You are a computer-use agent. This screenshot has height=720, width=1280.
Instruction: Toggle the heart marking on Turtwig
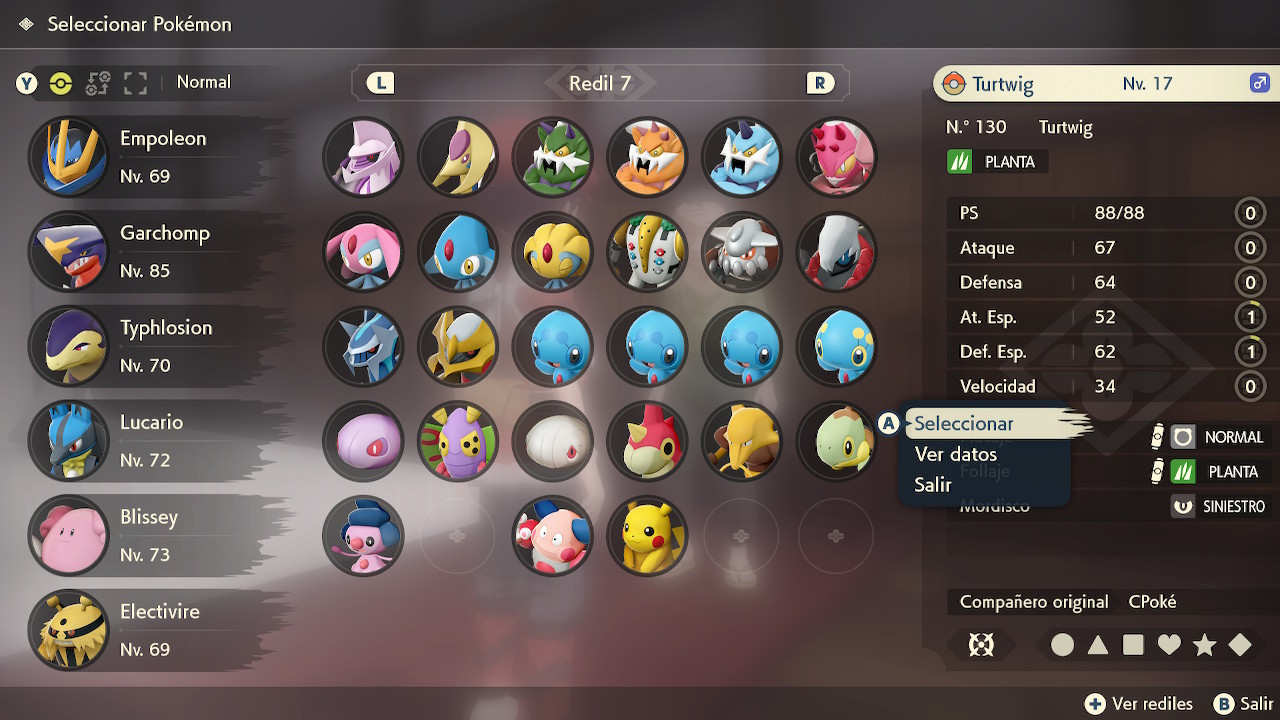tap(1169, 645)
